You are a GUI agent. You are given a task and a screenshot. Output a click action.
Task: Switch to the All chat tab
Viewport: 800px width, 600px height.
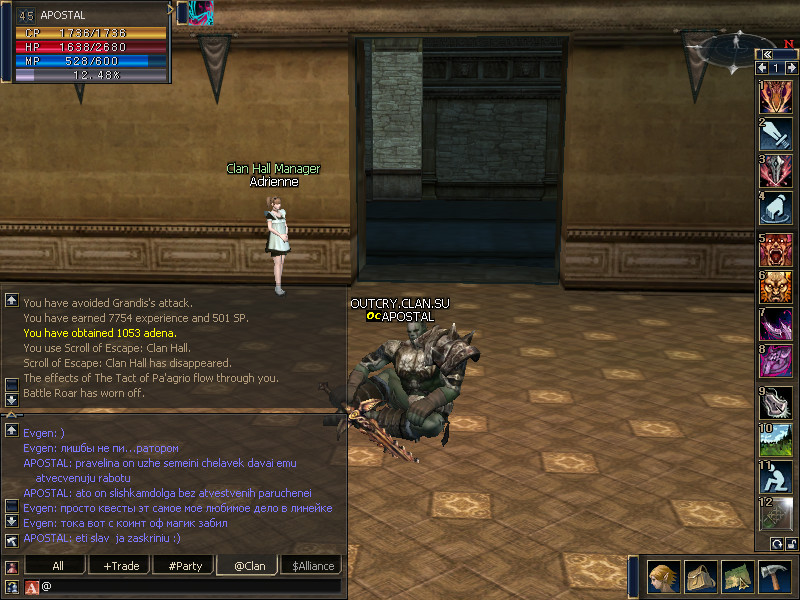[x=57, y=566]
